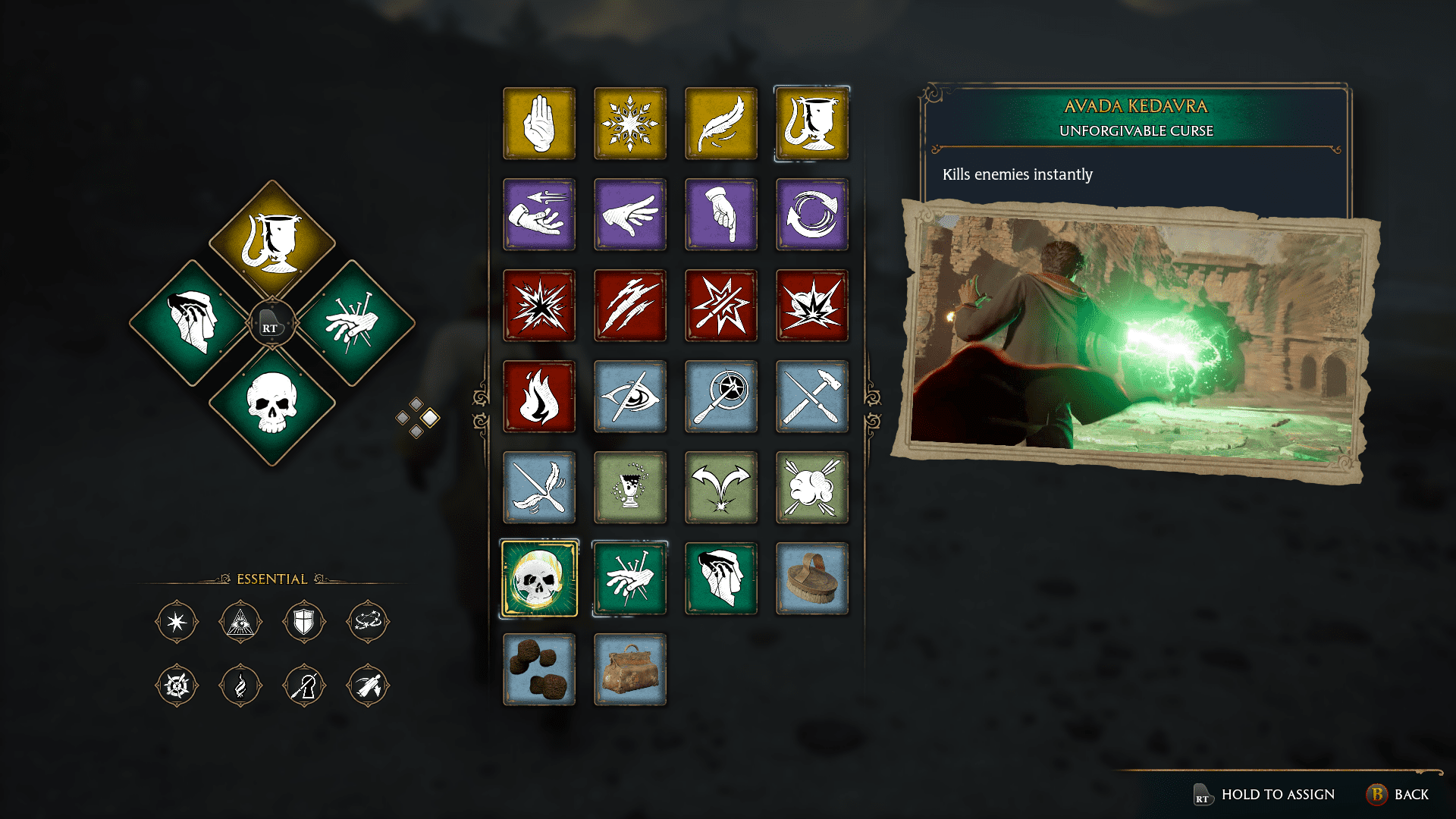Viewport: 1456px width, 819px height.
Task: Open the Alohomora lockpick essential icon
Action: (x=304, y=685)
